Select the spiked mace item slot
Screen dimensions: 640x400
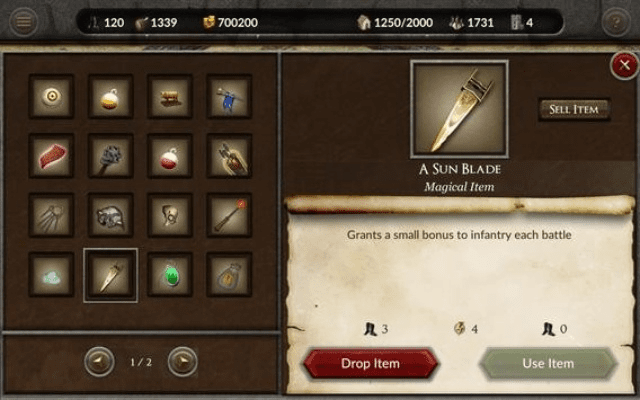(110, 155)
